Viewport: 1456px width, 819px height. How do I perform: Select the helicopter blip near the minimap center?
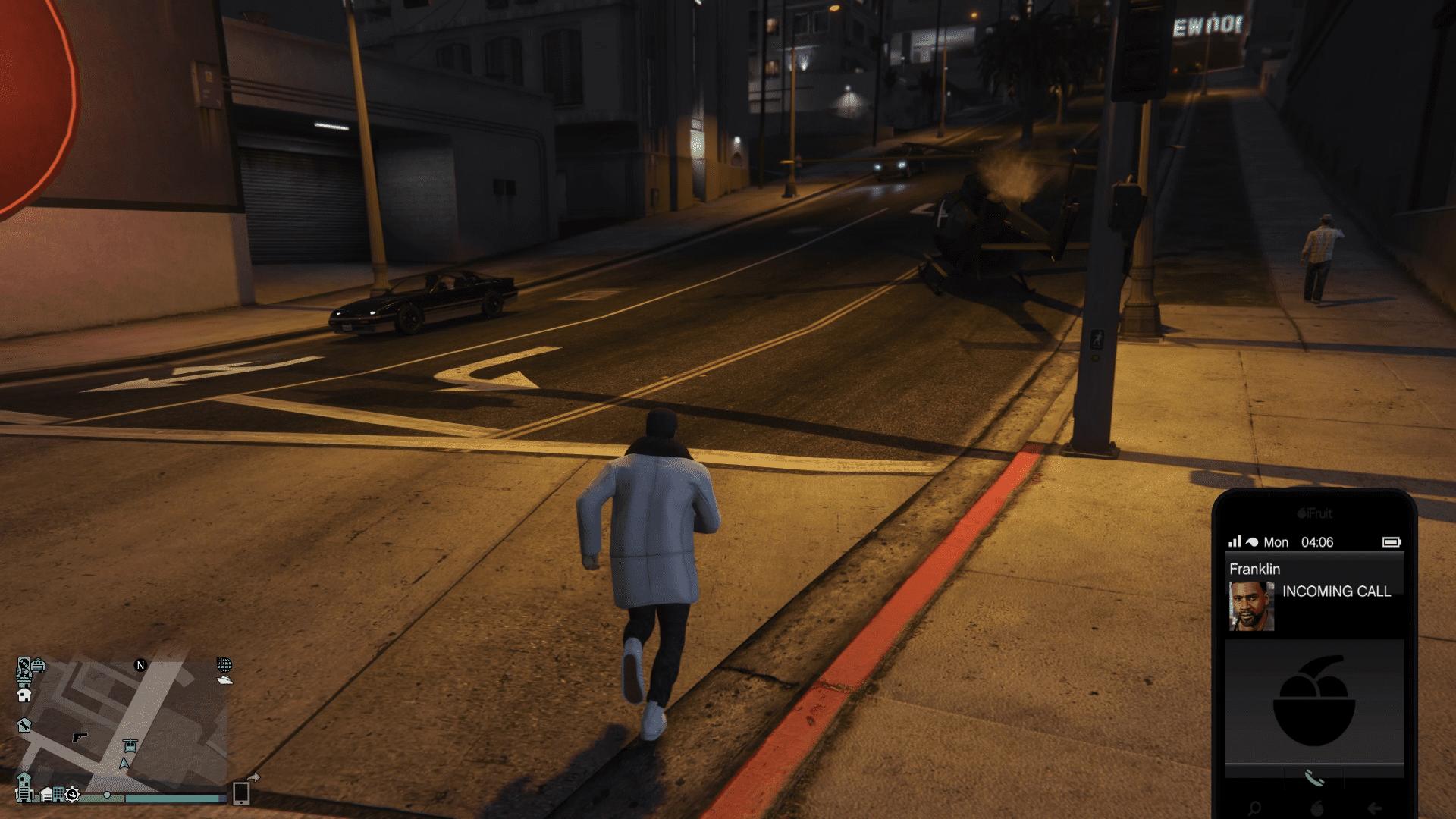pos(130,746)
